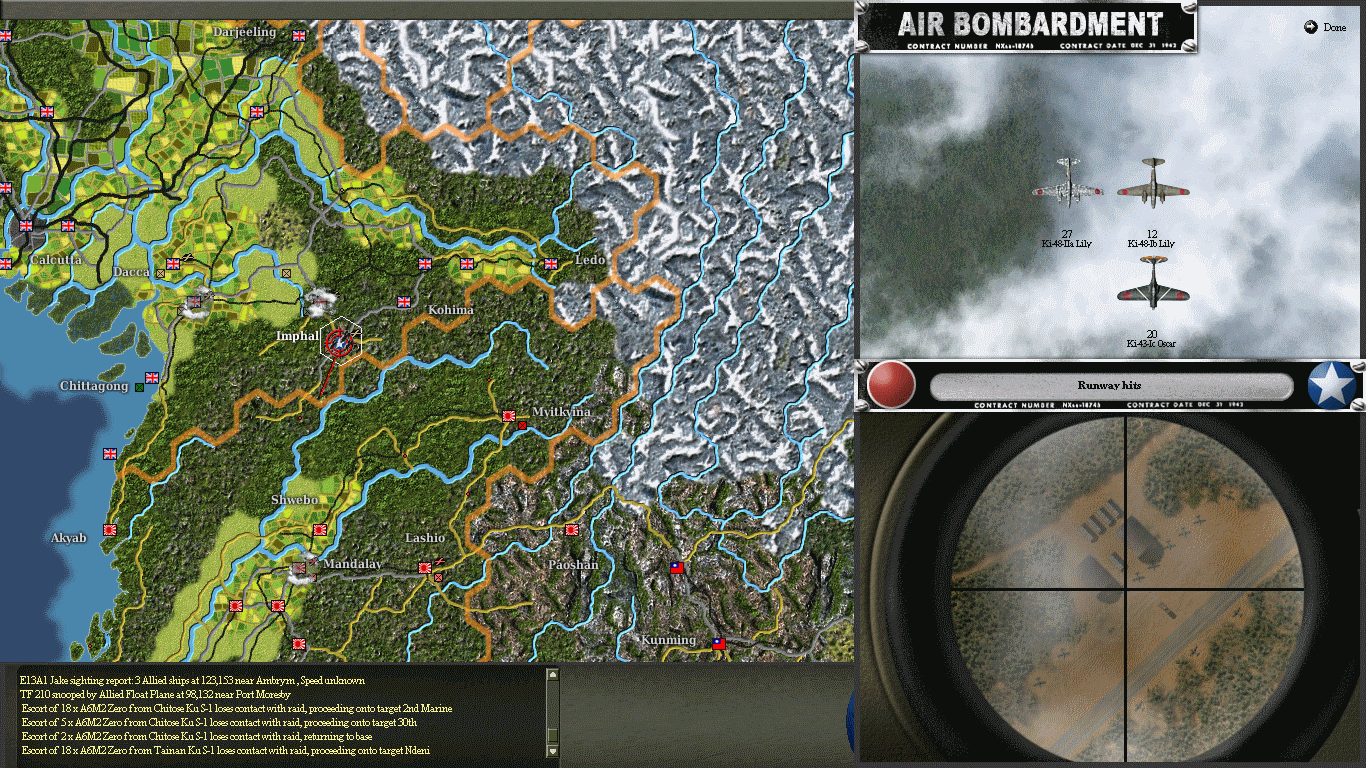Select the British flag at Chittagong
Viewport: 1366px width, 768px height.
[x=150, y=378]
